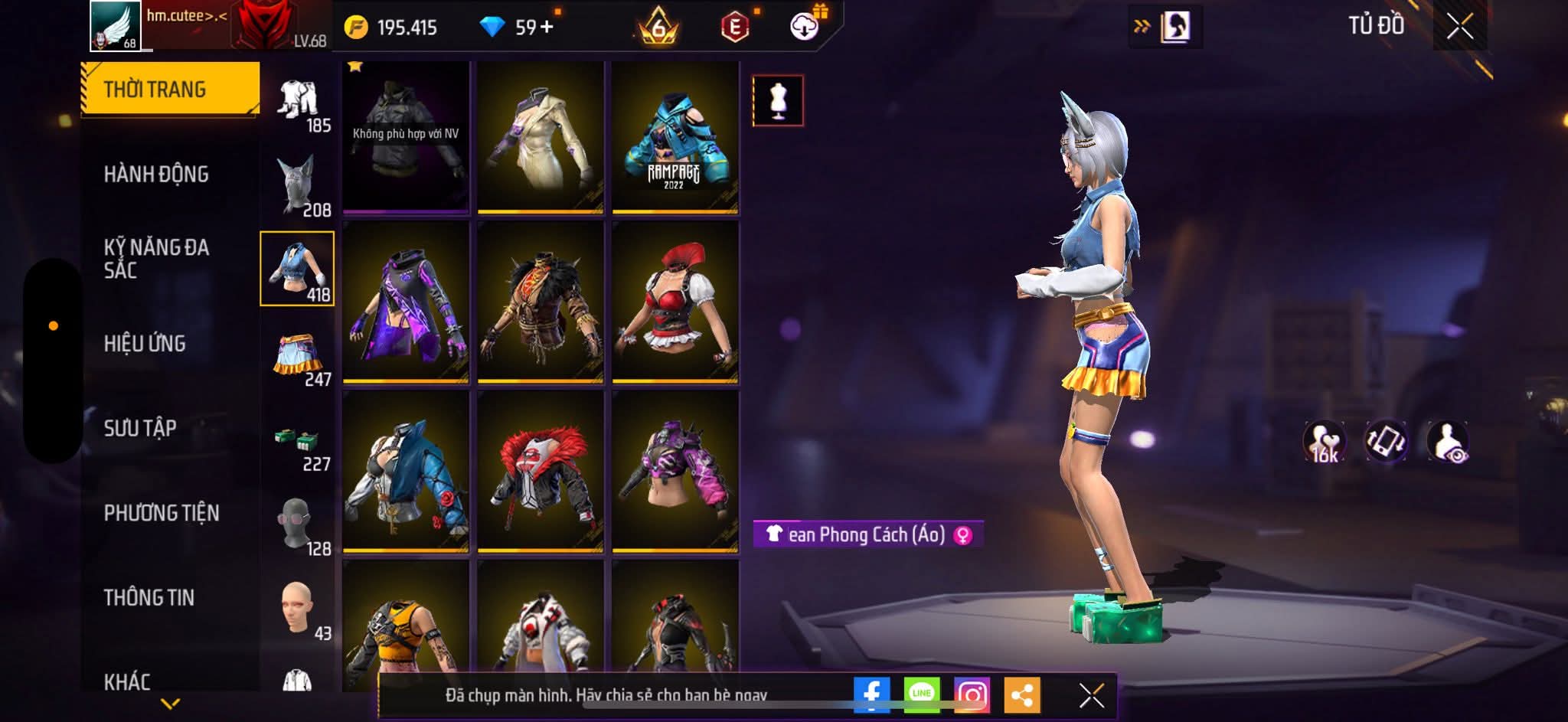Choose the masked face category

[x=298, y=526]
